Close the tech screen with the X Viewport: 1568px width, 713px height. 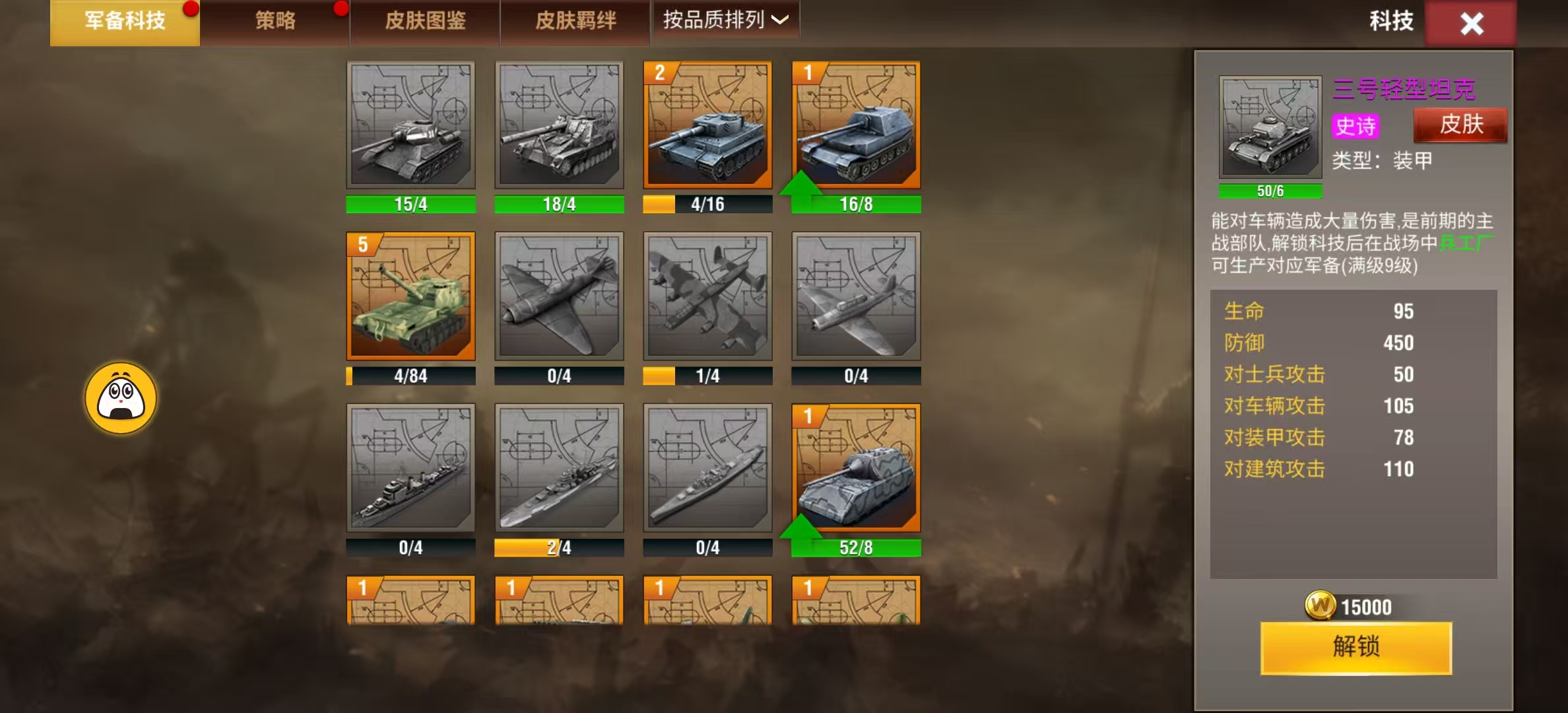pyautogui.click(x=1471, y=24)
